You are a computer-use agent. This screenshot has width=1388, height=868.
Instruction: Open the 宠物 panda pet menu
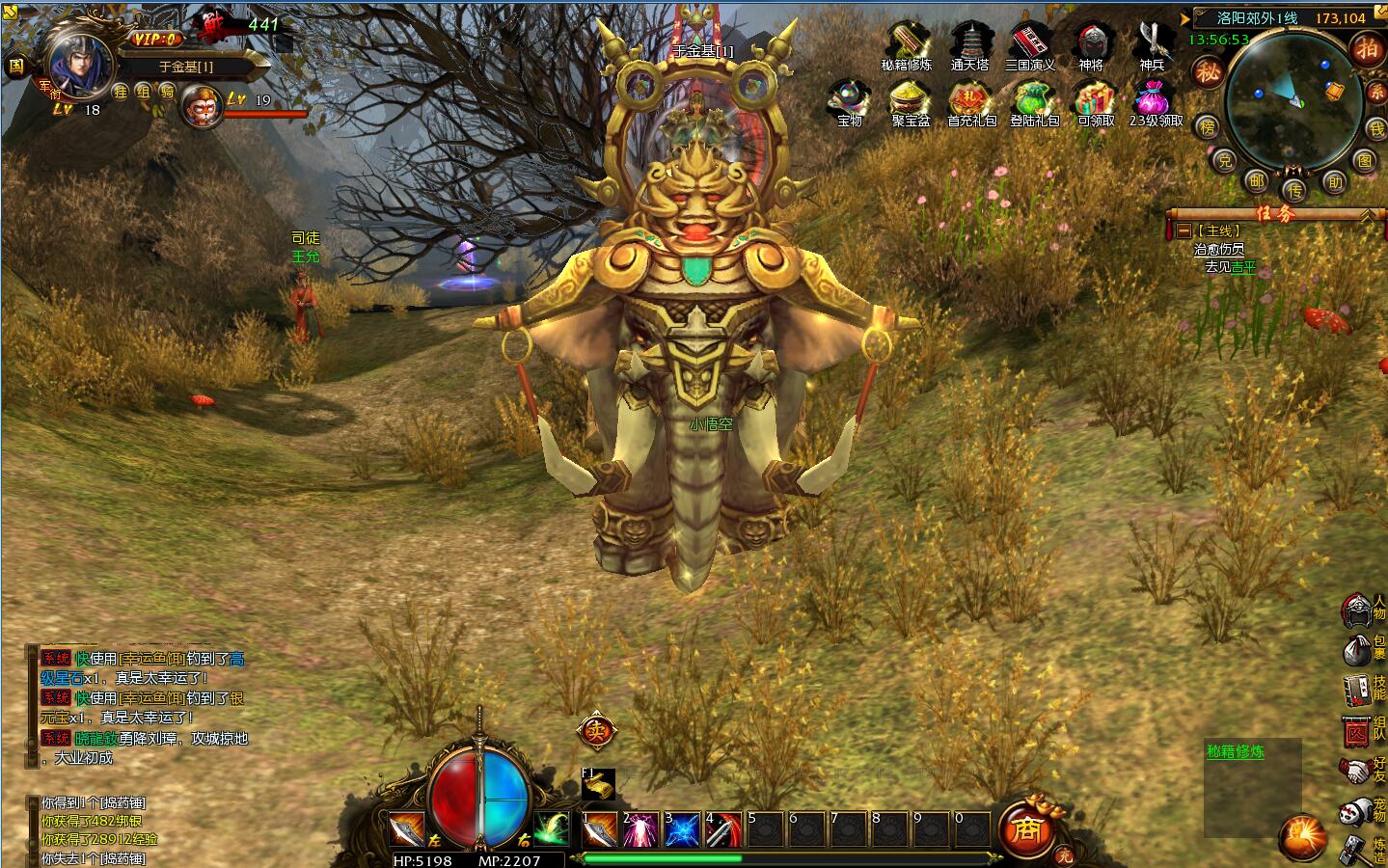click(1362, 811)
